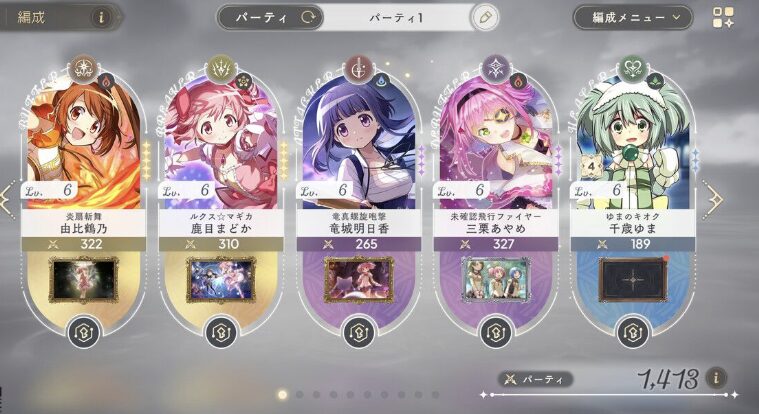The width and height of the screenshot is (759, 414).
Task: Open the 編成 info button
Action: (x=100, y=17)
